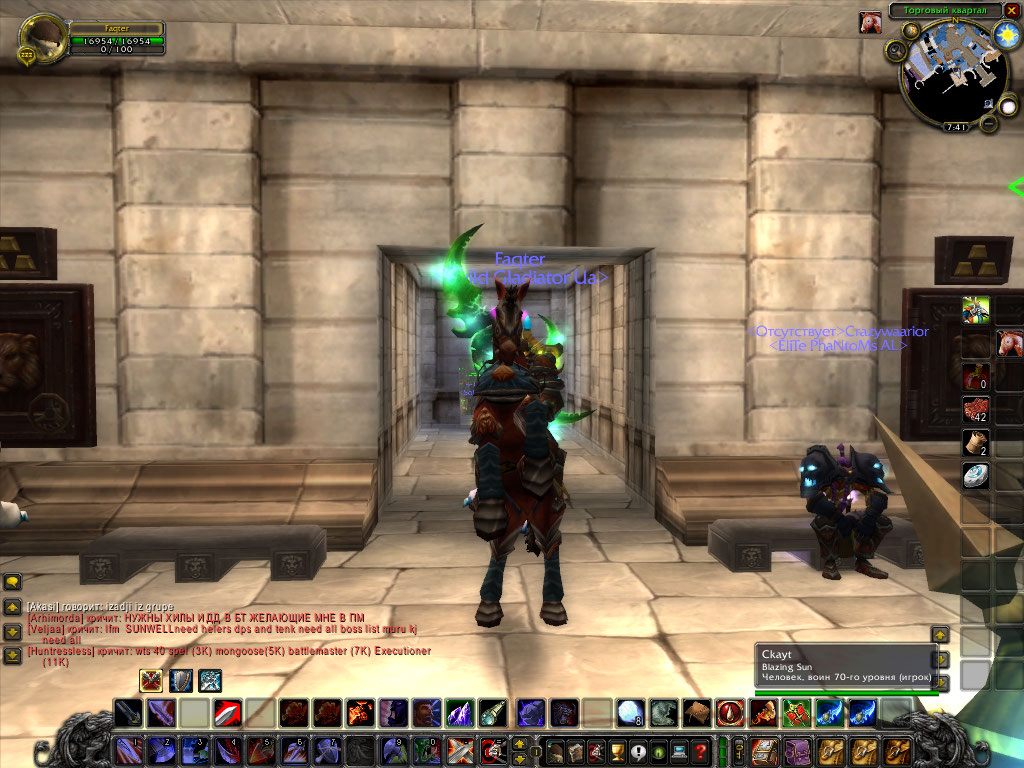This screenshot has width=1024, height=768.
Task: Use the snowball item with count 8
Action: coord(629,712)
